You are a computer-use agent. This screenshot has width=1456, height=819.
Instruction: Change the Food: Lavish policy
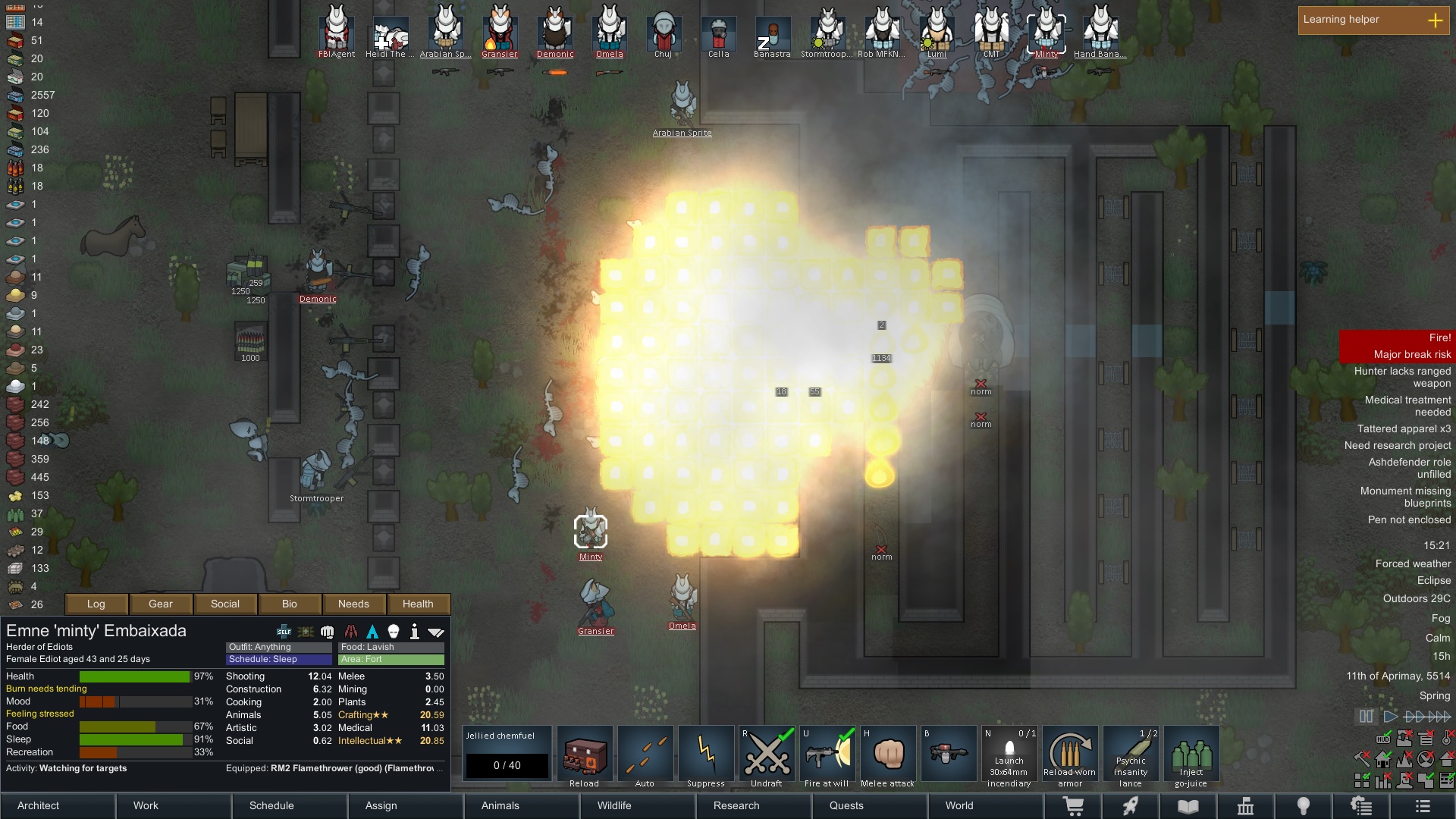click(391, 647)
